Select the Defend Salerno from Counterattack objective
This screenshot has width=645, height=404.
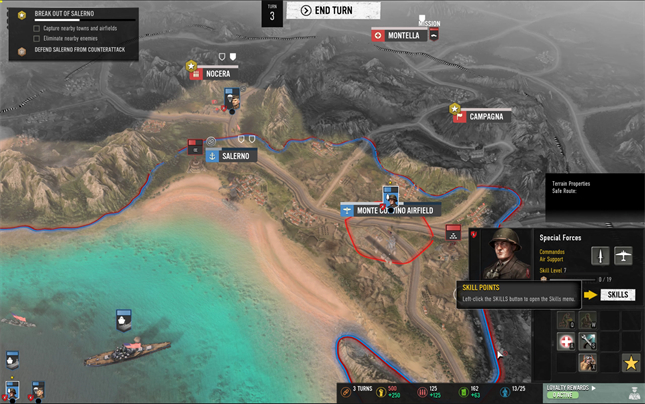pos(73,48)
